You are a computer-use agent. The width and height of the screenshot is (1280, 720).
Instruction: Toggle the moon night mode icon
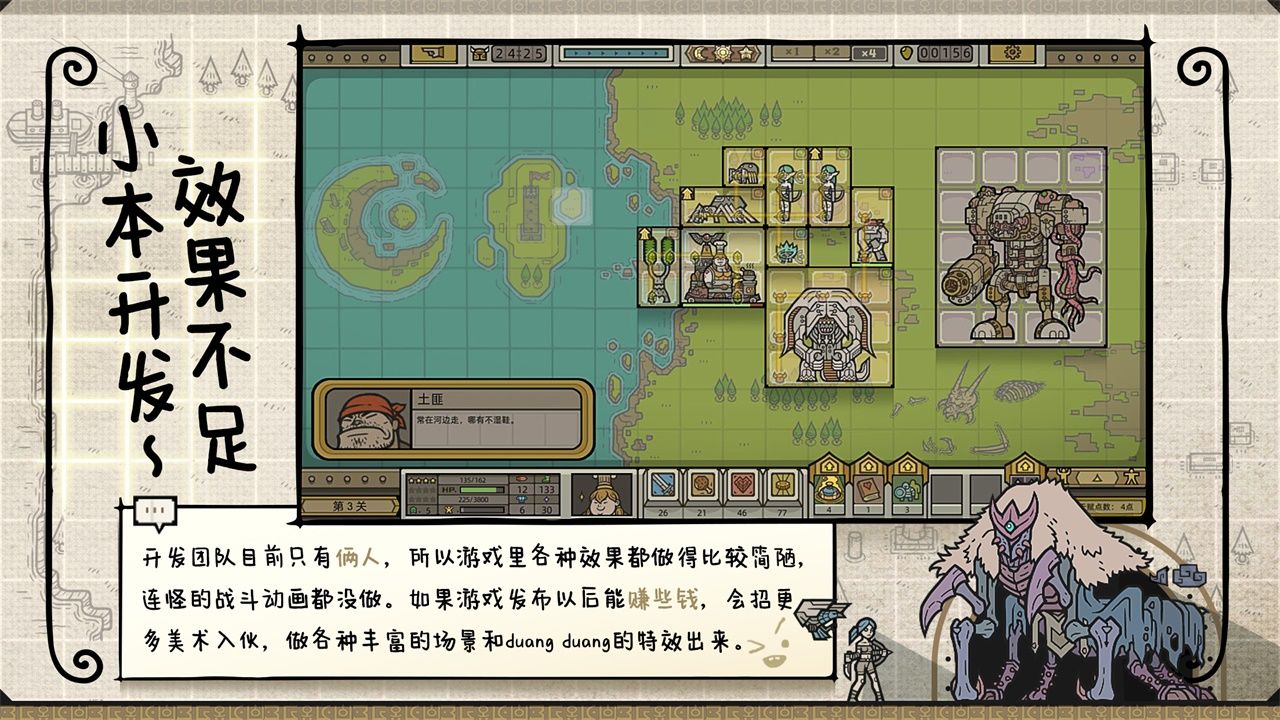click(x=698, y=55)
